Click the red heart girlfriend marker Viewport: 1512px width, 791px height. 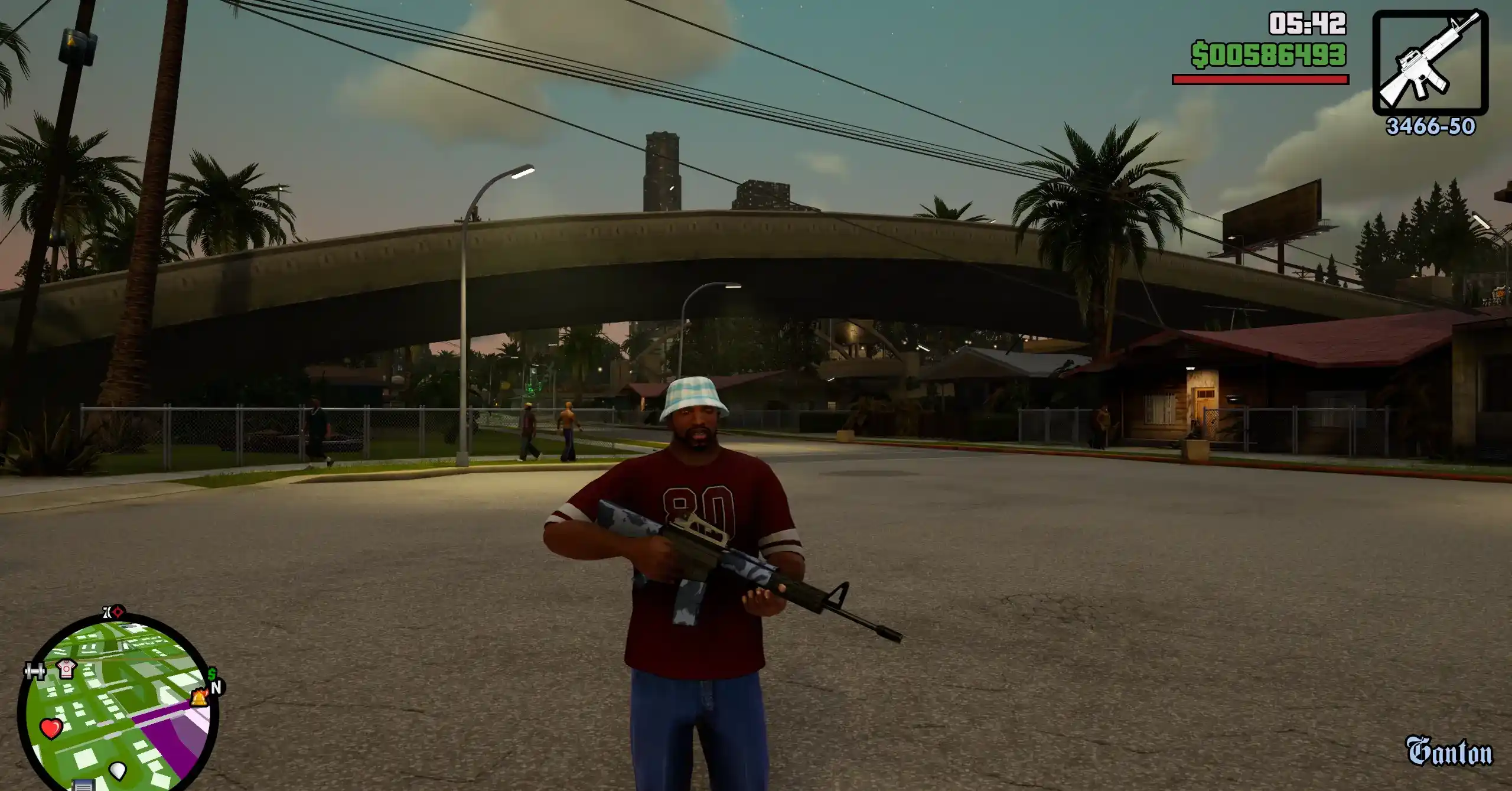[51, 728]
